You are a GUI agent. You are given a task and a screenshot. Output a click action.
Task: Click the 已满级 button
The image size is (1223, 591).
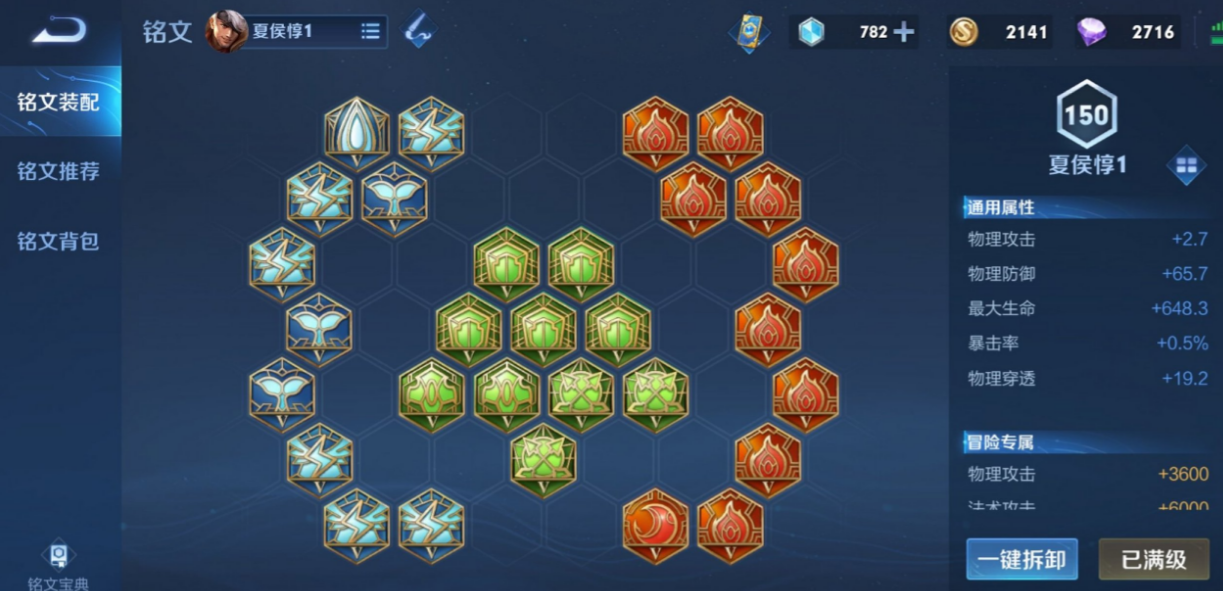(1153, 559)
